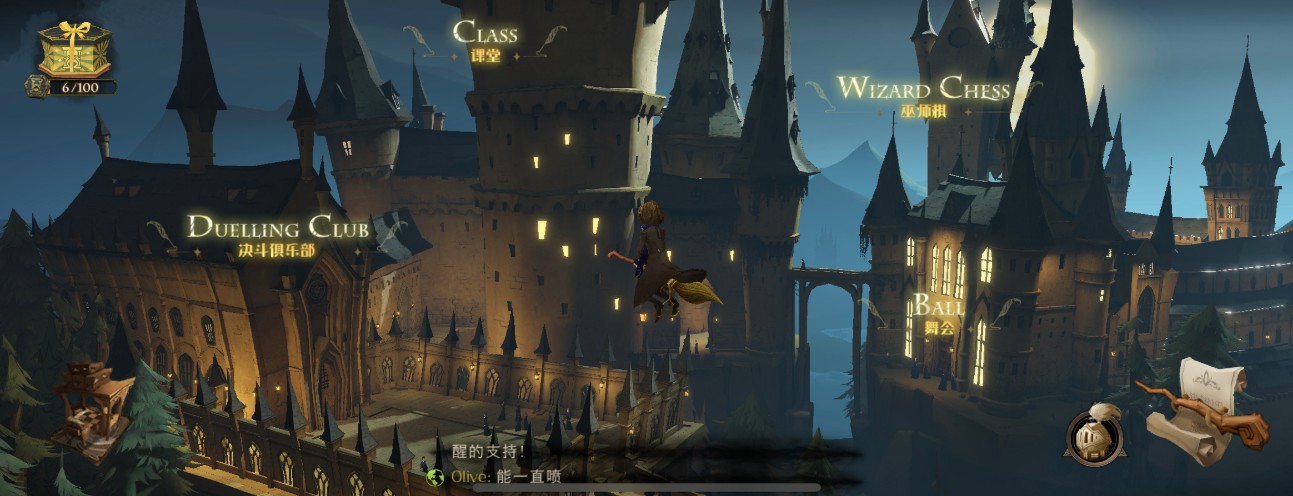Select the Ball destination label

(x=938, y=310)
